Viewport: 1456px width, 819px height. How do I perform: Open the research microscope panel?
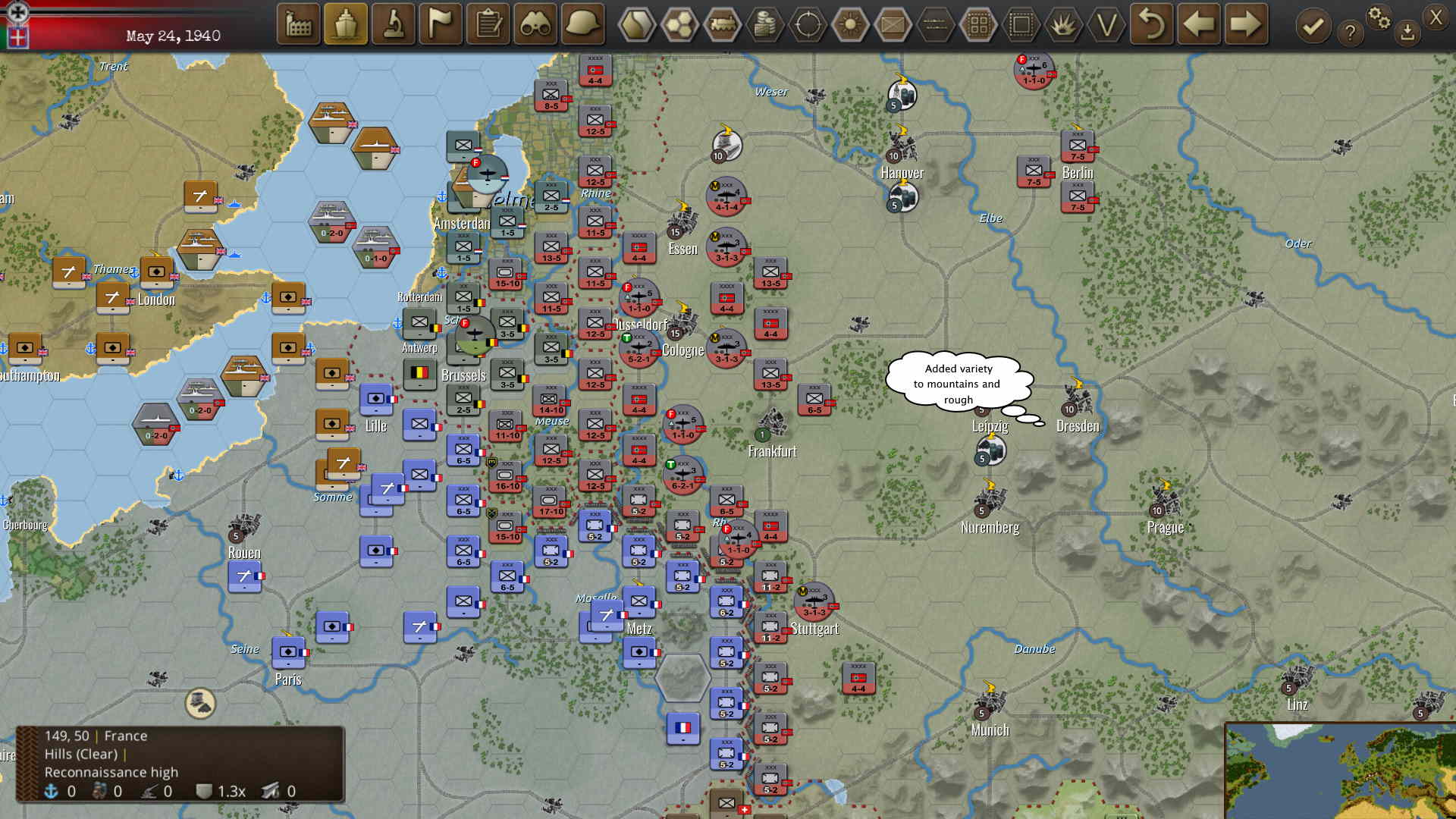click(x=393, y=25)
